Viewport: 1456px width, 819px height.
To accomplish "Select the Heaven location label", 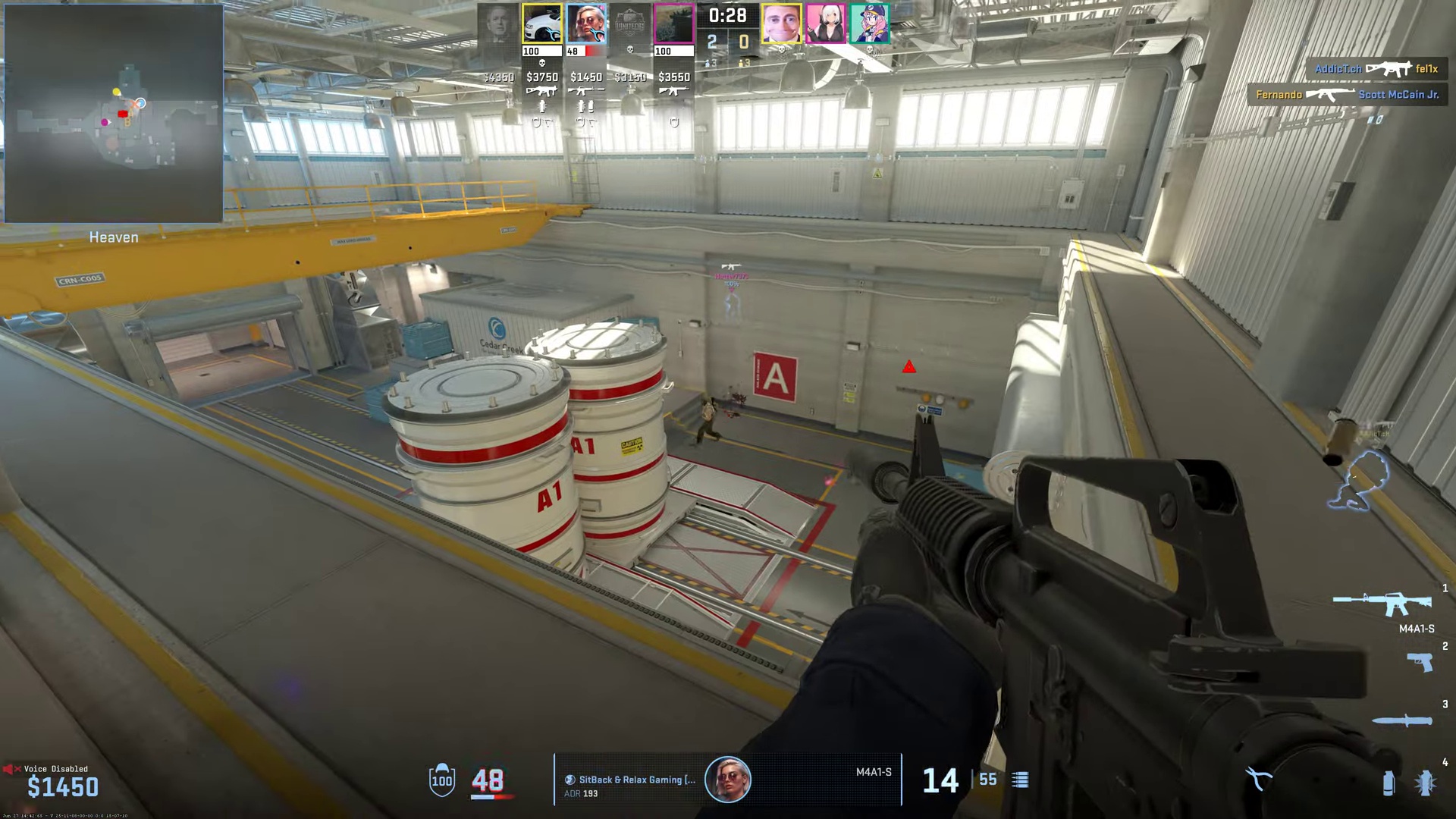I will click(112, 237).
